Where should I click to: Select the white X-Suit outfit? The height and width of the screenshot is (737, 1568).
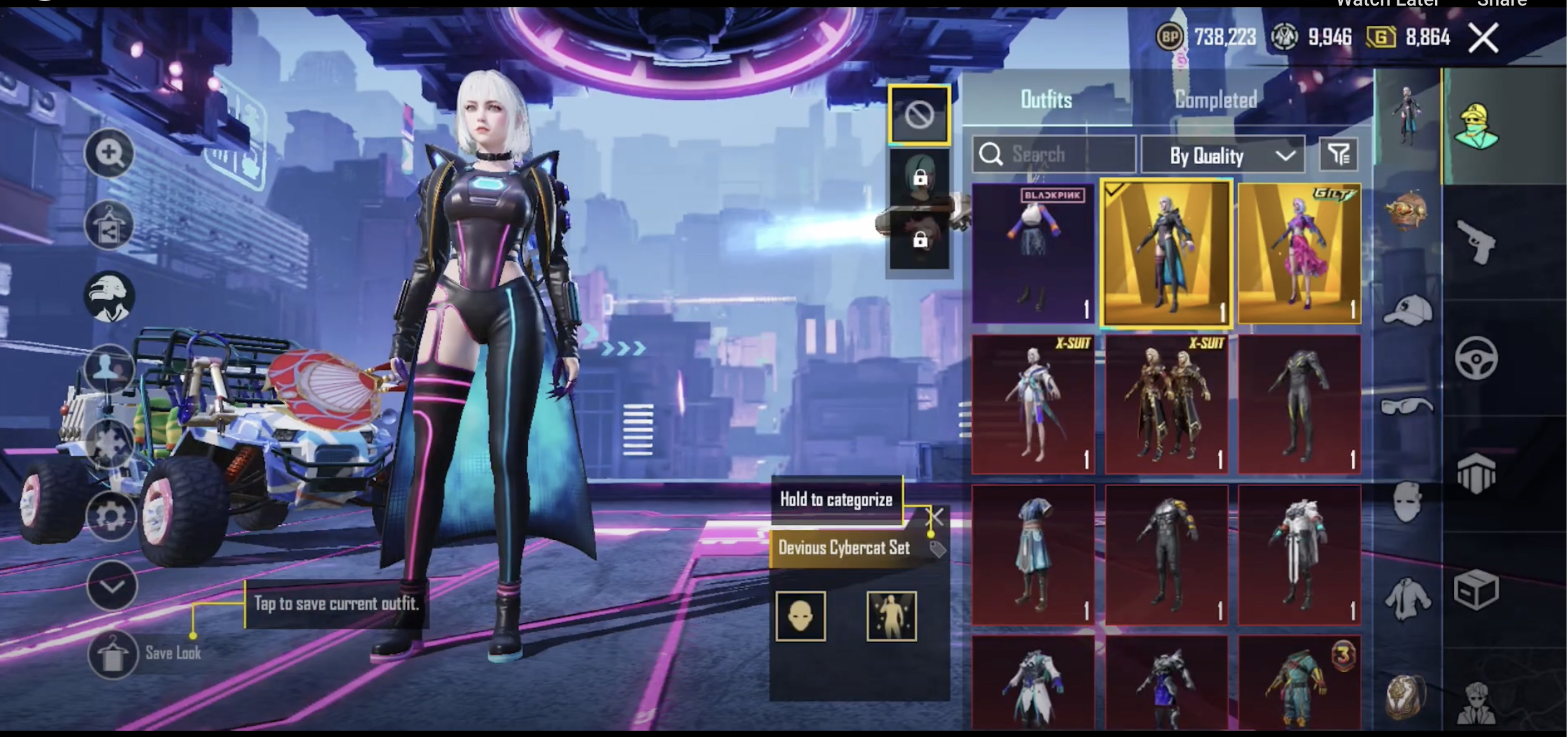coord(1033,404)
